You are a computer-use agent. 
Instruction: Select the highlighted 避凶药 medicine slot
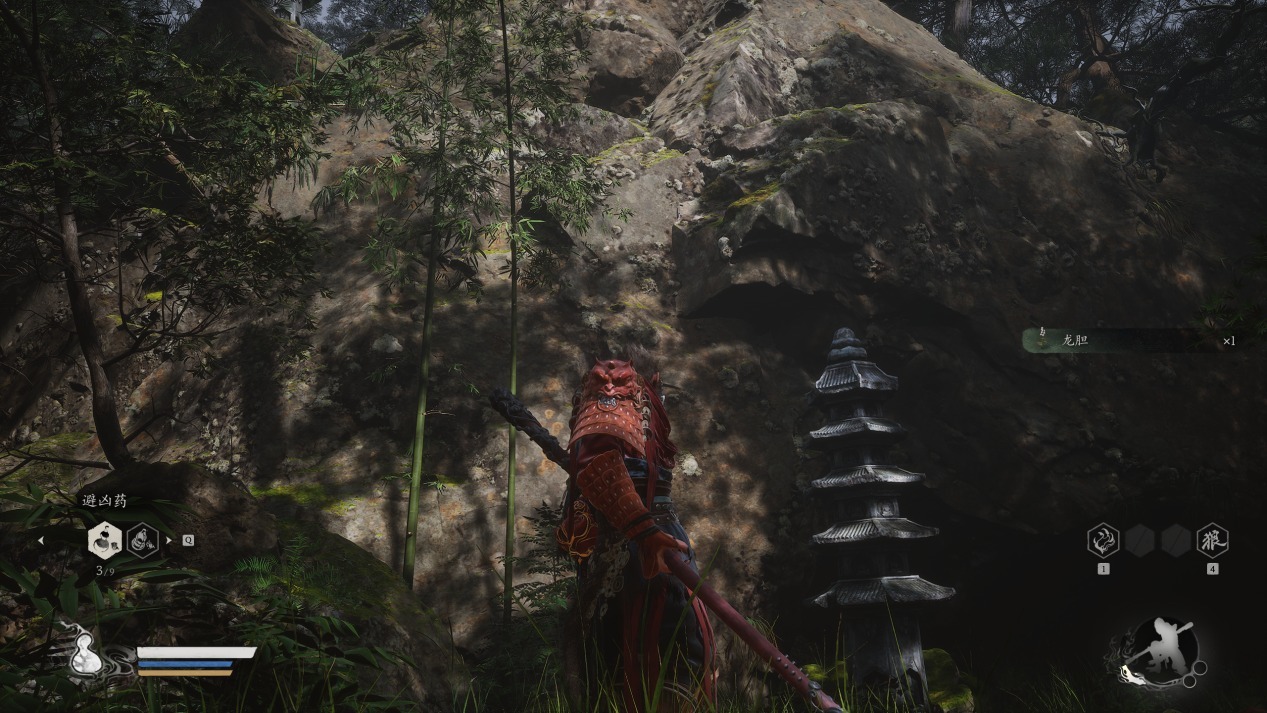(104, 541)
